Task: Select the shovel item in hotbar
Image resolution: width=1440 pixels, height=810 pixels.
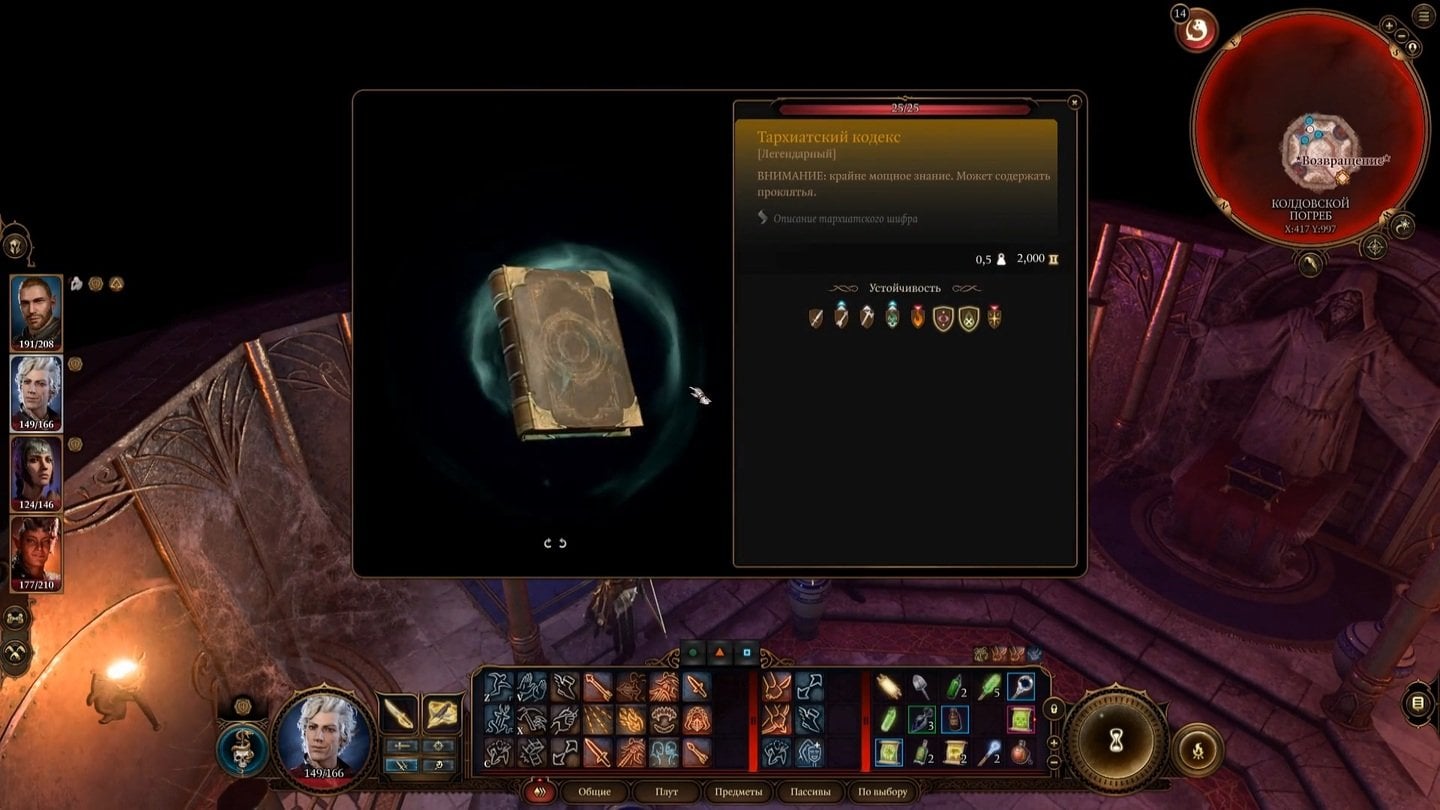Action: point(921,687)
